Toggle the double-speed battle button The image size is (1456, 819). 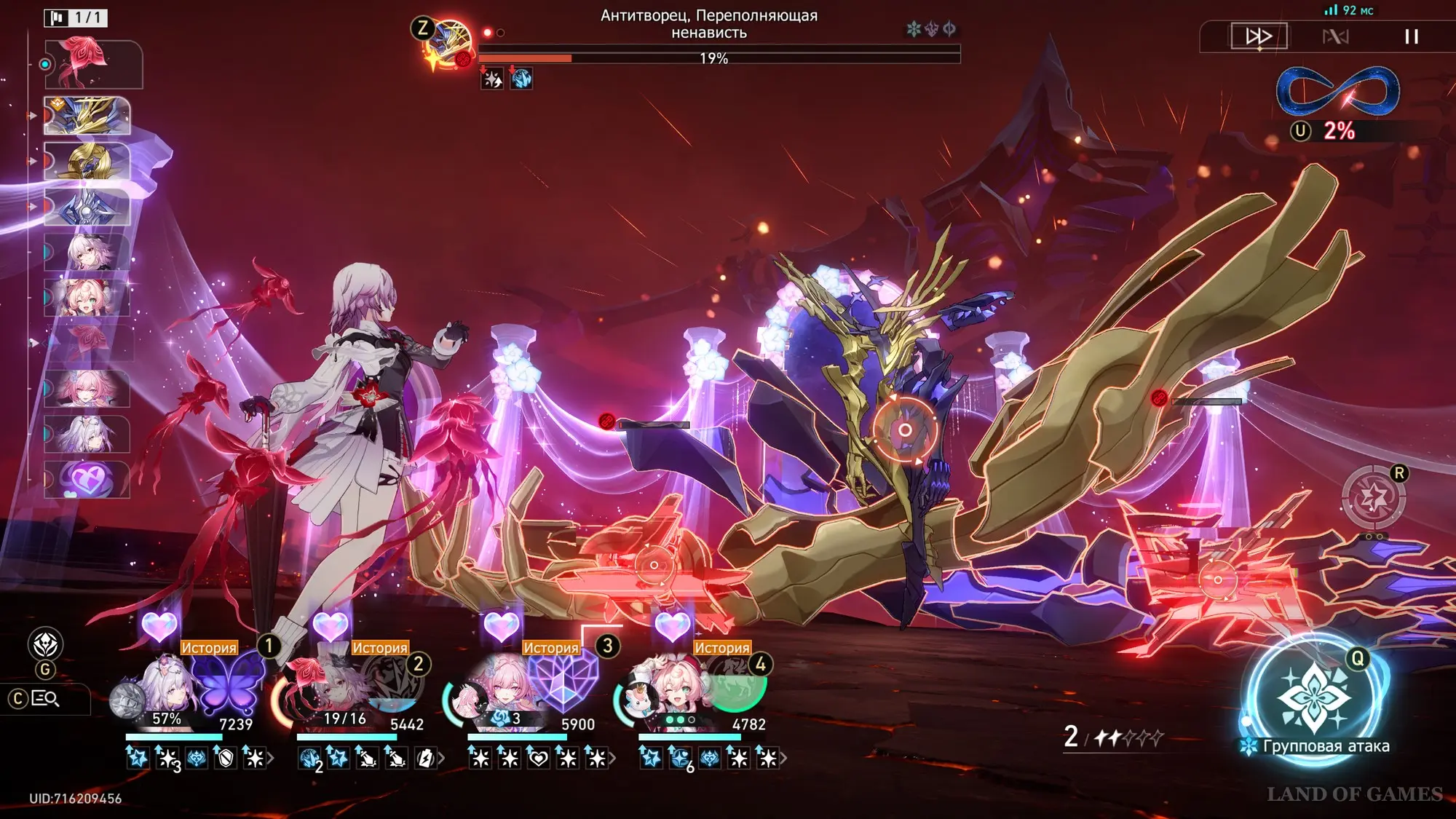1259,36
